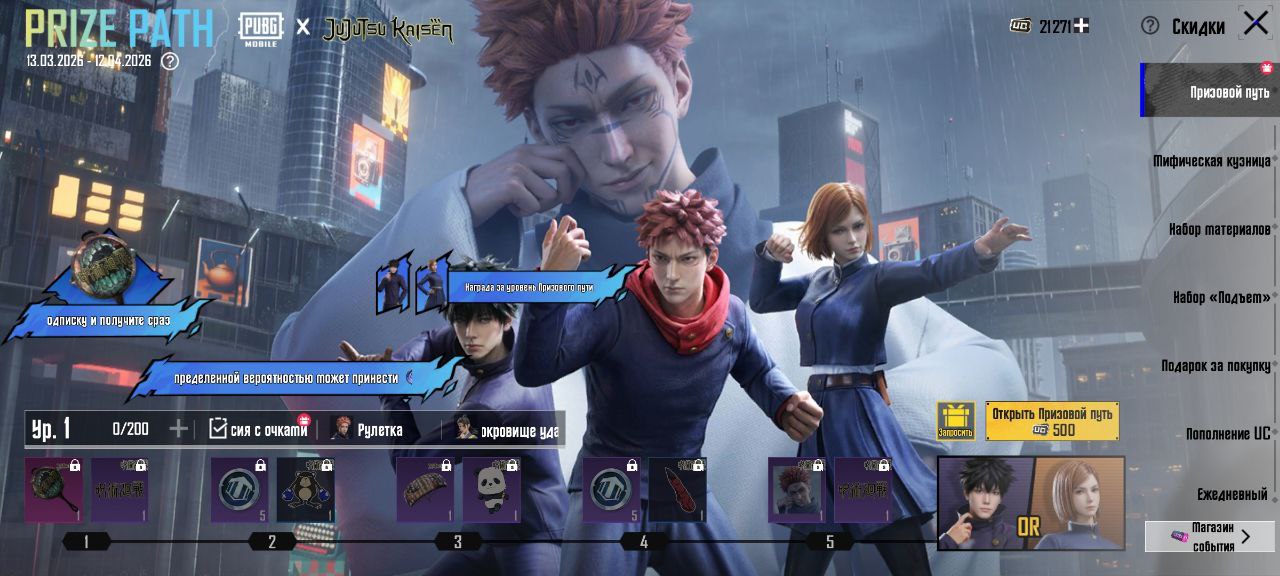Select the Ежедневный tab
The width and height of the screenshot is (1280, 576).
pyautogui.click(x=1232, y=494)
